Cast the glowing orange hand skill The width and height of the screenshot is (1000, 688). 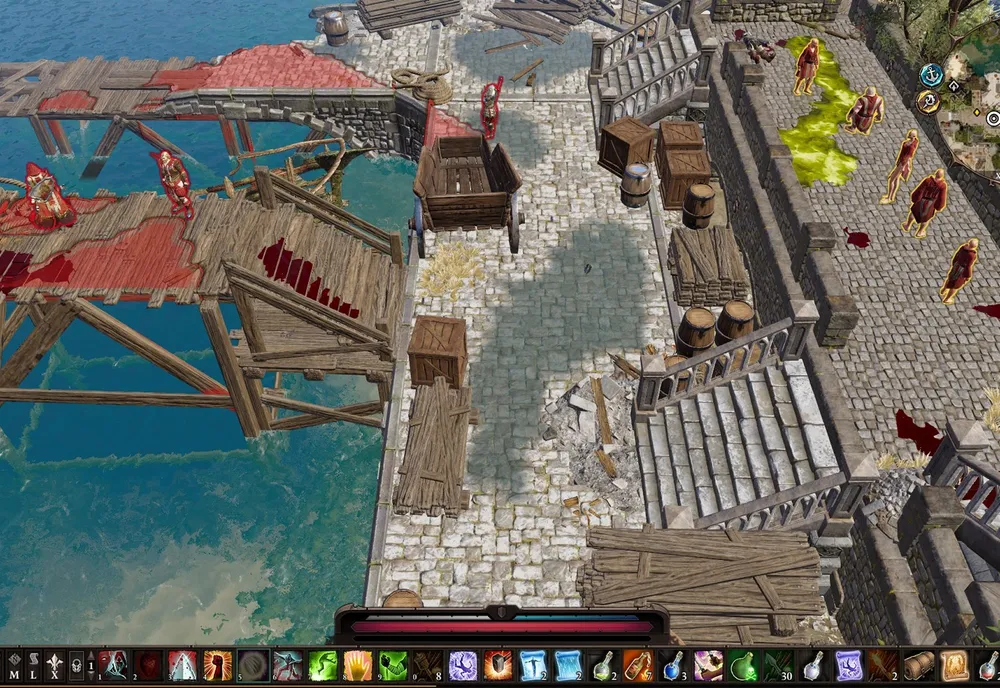(358, 665)
